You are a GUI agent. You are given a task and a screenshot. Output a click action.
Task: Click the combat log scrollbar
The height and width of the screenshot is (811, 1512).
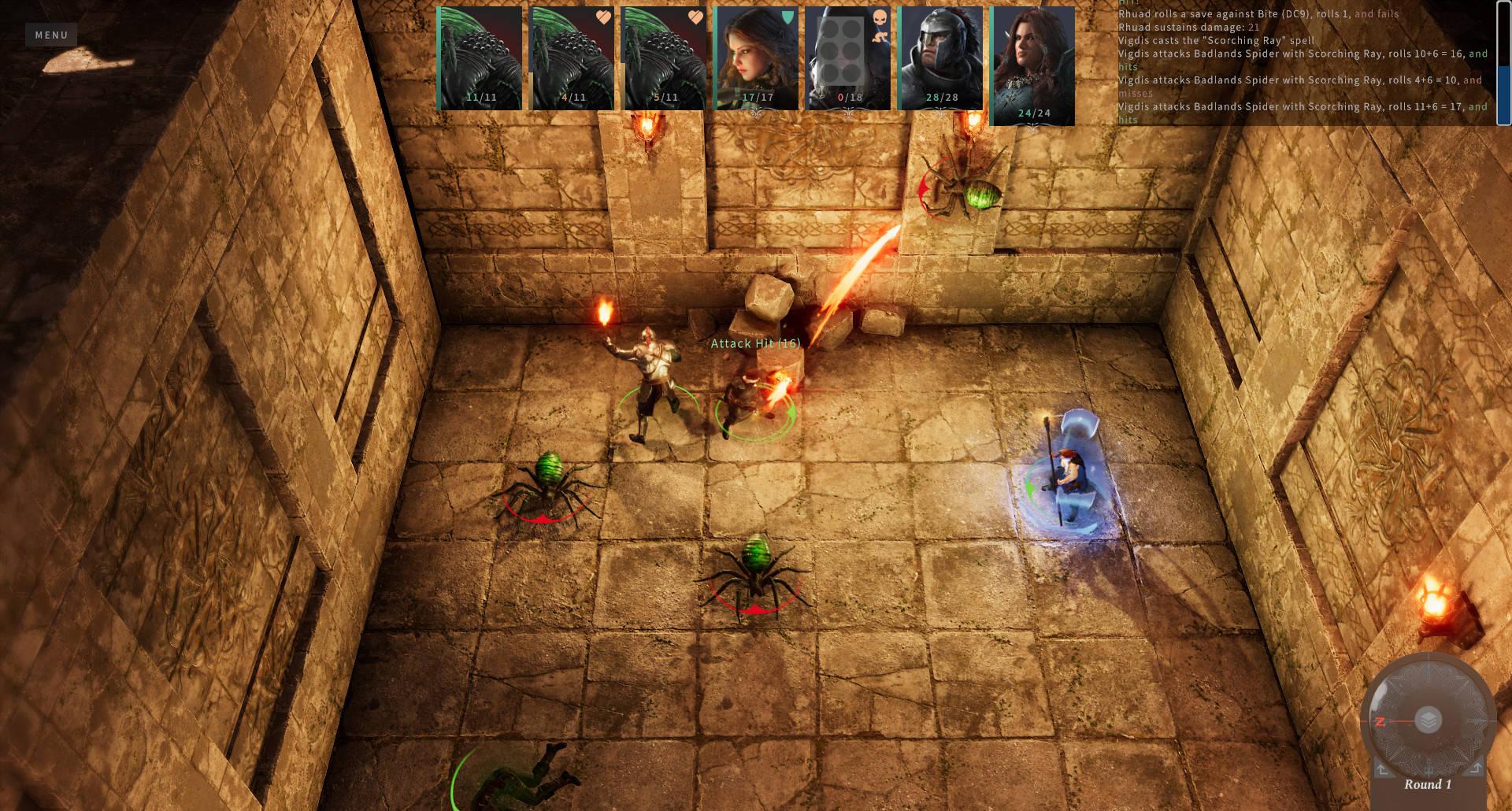(1503, 63)
